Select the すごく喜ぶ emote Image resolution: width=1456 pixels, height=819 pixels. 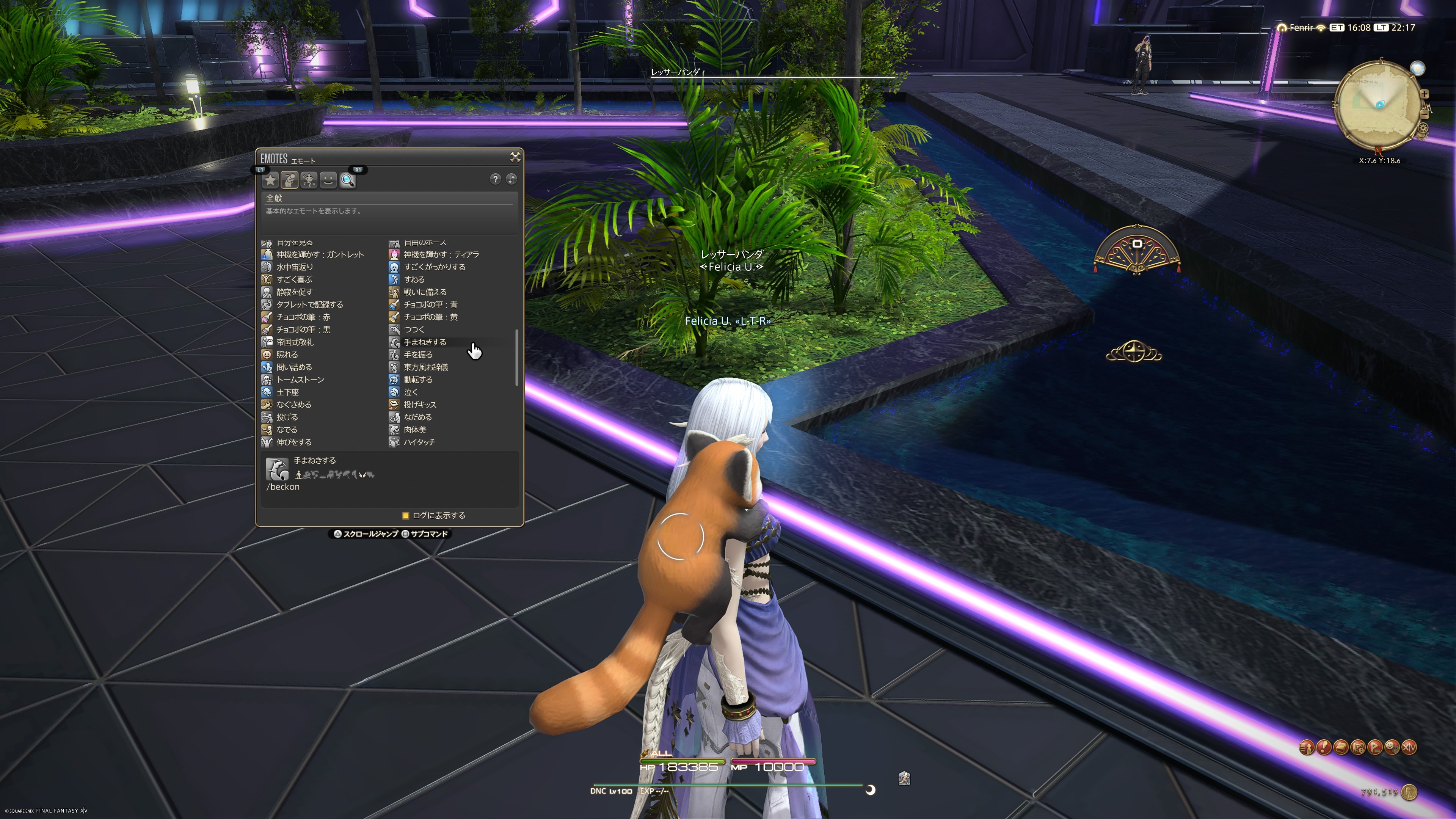point(294,279)
